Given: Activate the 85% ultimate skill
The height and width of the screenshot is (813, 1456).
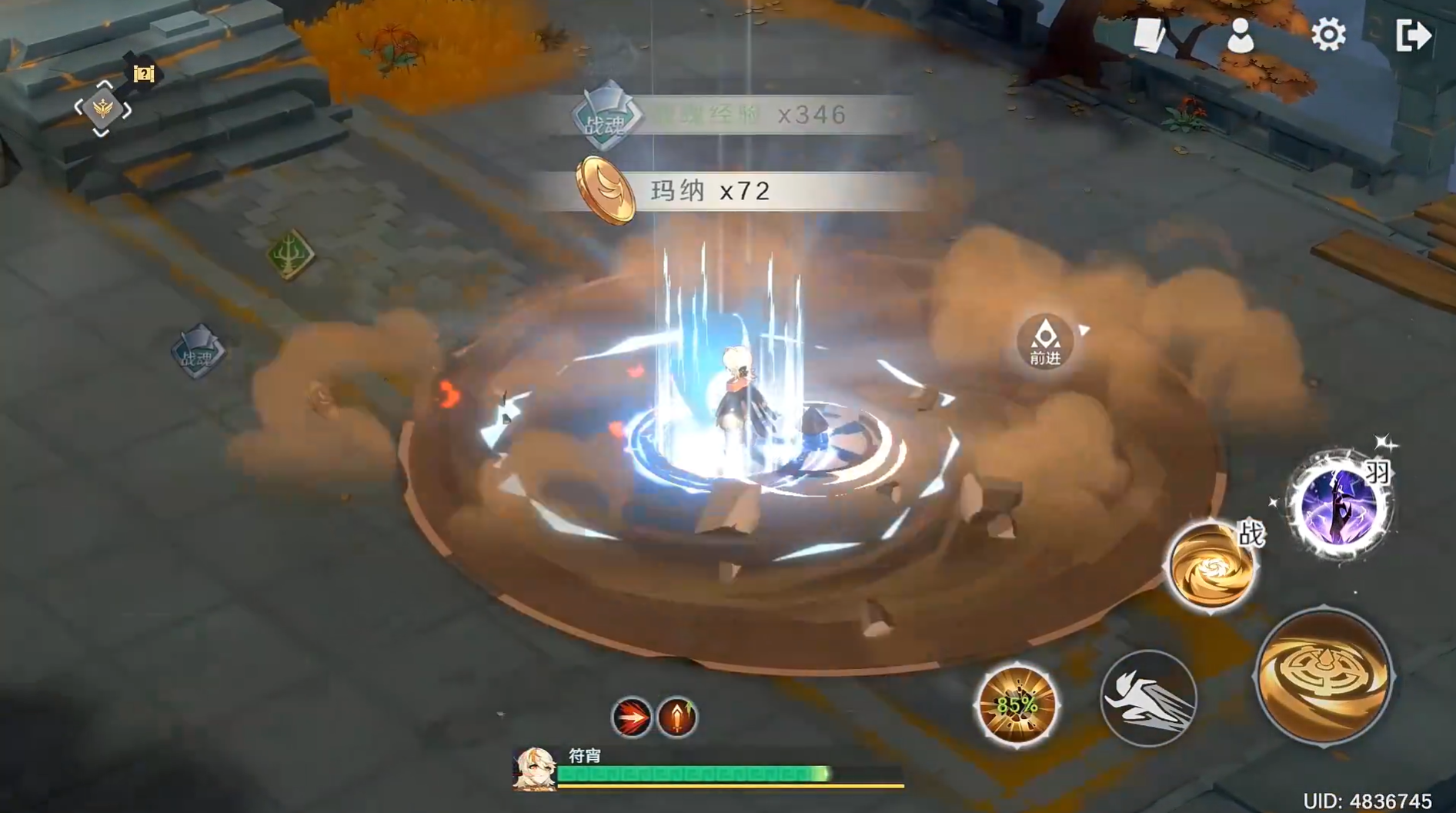Looking at the screenshot, I should (x=1017, y=704).
